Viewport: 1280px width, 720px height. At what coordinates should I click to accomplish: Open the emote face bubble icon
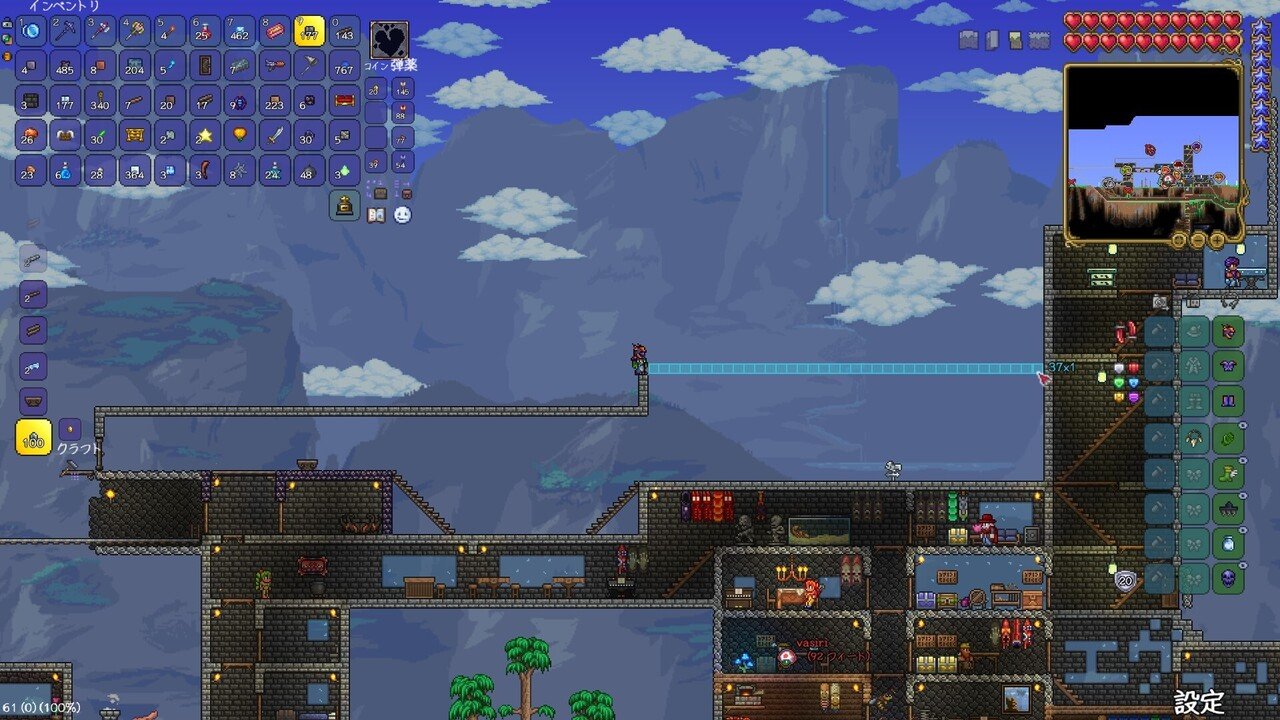point(402,214)
